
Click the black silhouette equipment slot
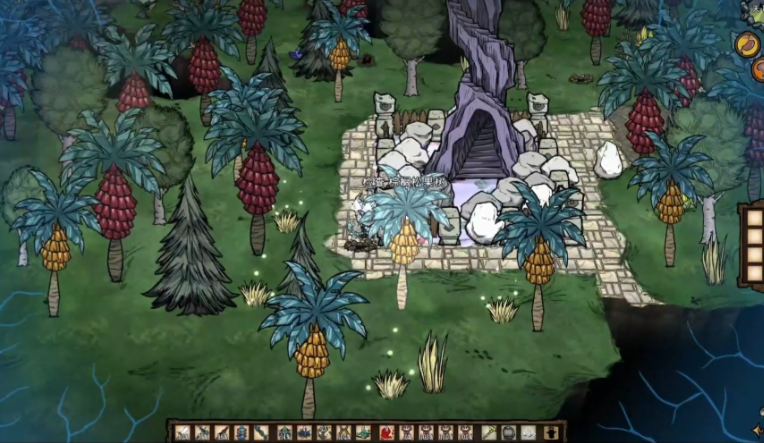click(549, 432)
